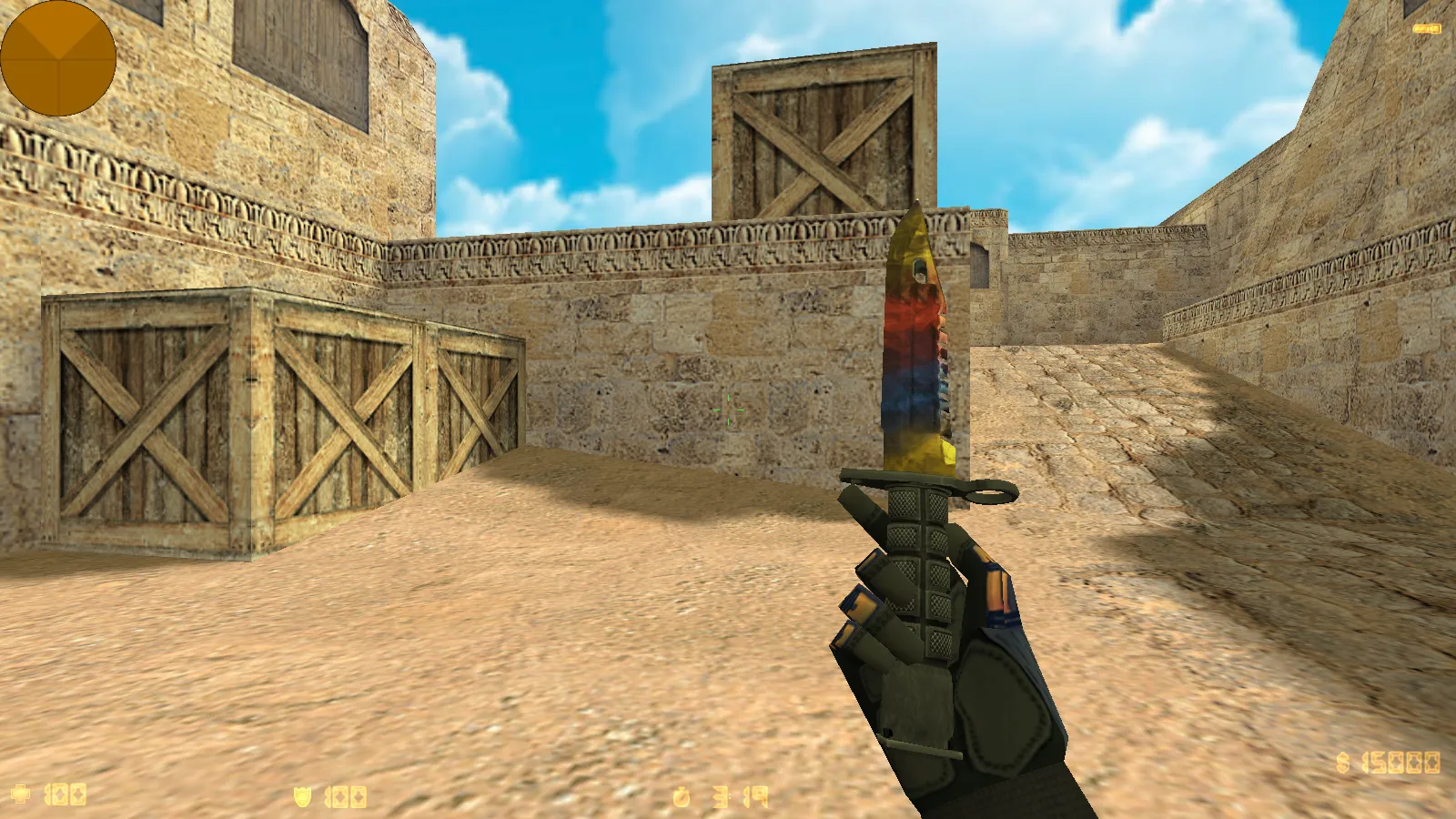
Task: Click the circular orange radar
Action: [x=58, y=58]
